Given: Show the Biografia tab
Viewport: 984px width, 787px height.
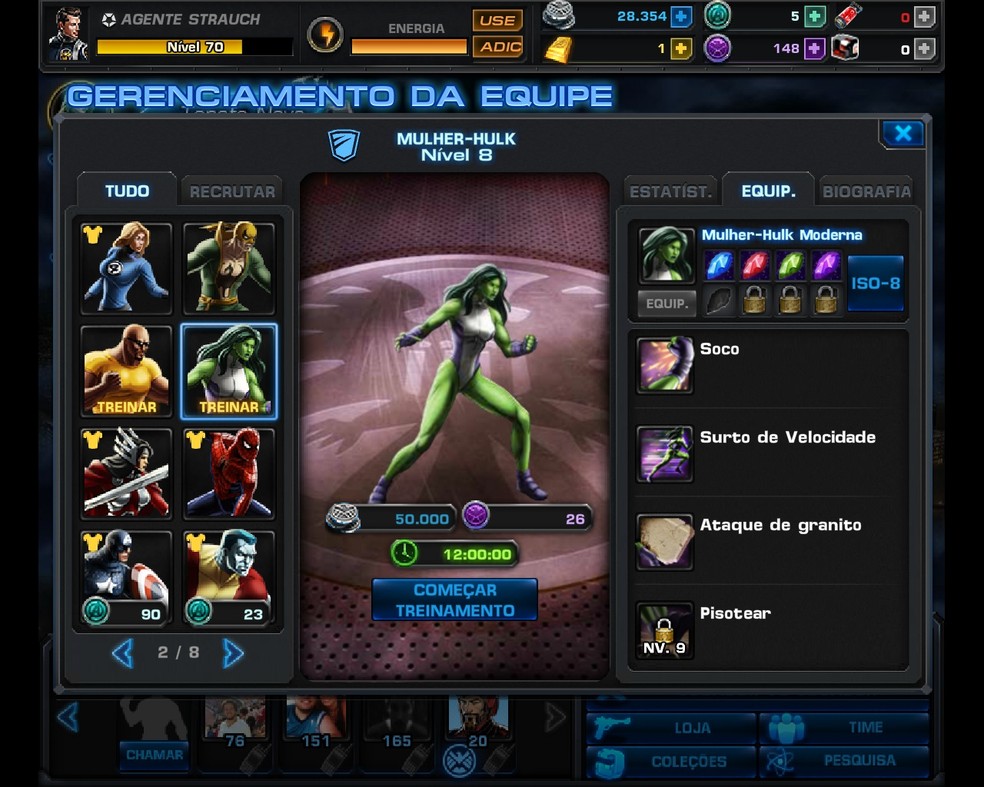Looking at the screenshot, I should coord(866,191).
